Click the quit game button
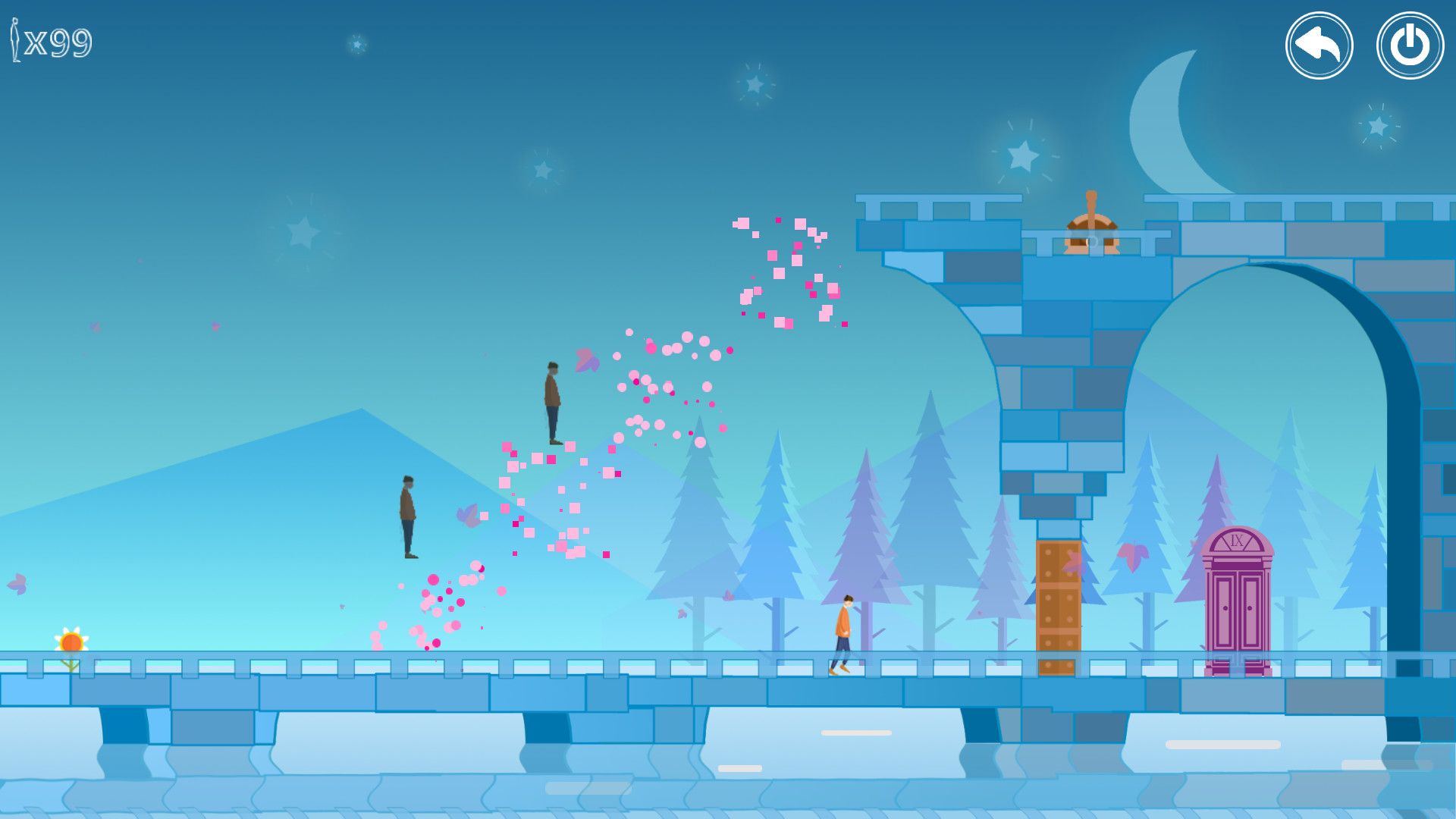The width and height of the screenshot is (1456, 819). click(1409, 45)
